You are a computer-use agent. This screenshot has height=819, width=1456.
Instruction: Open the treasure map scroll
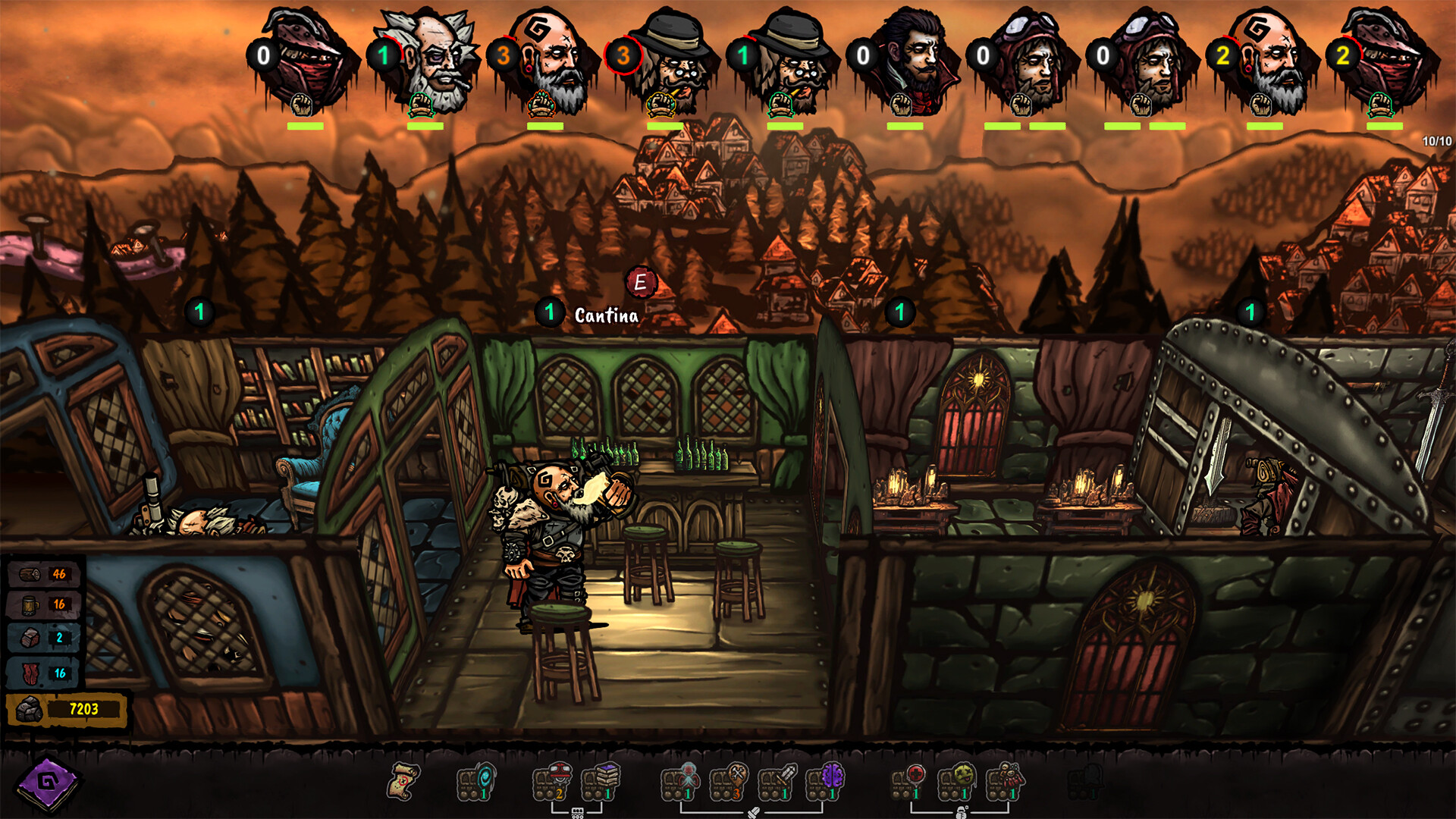click(403, 782)
